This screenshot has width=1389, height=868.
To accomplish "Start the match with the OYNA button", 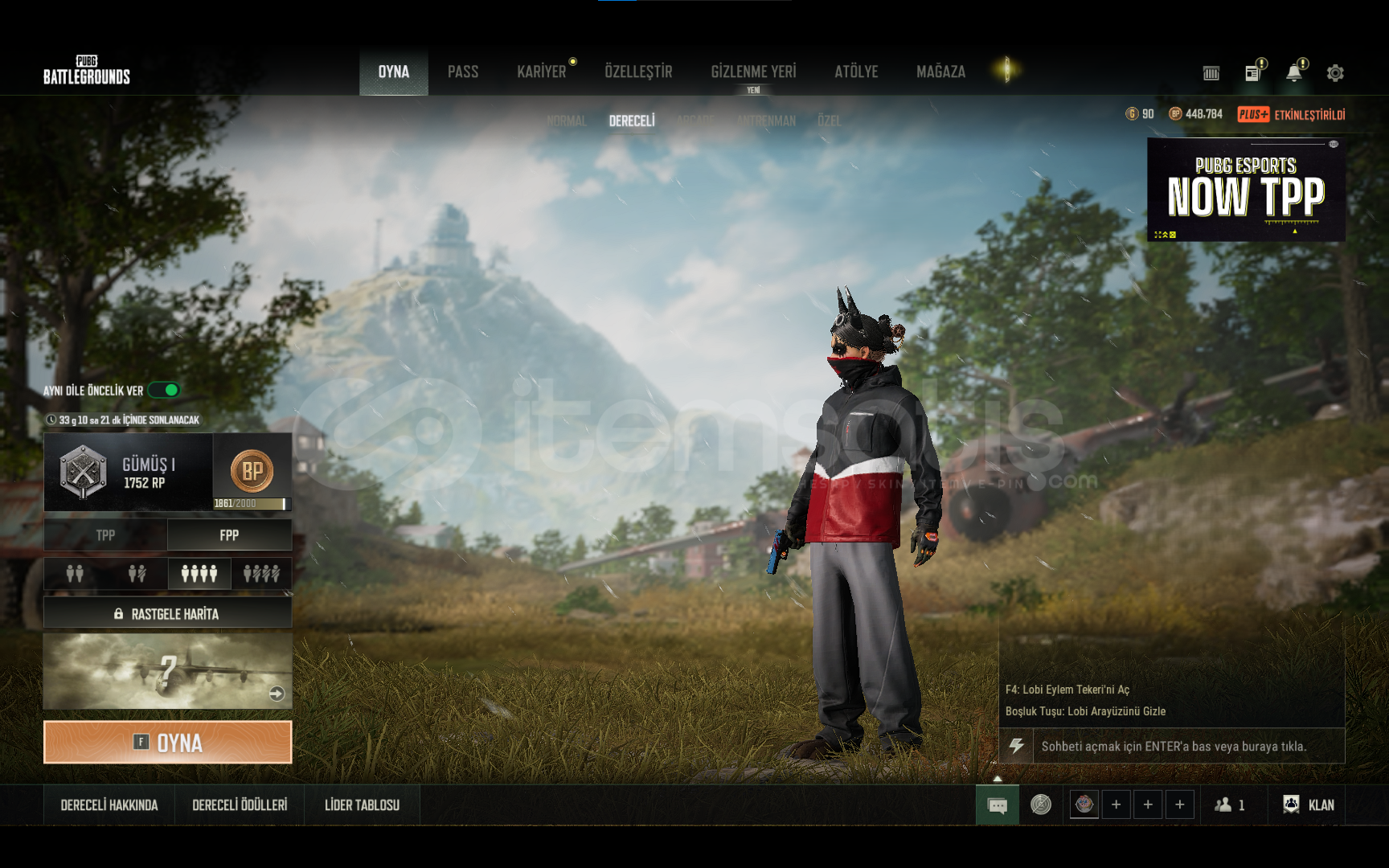I will [x=167, y=742].
